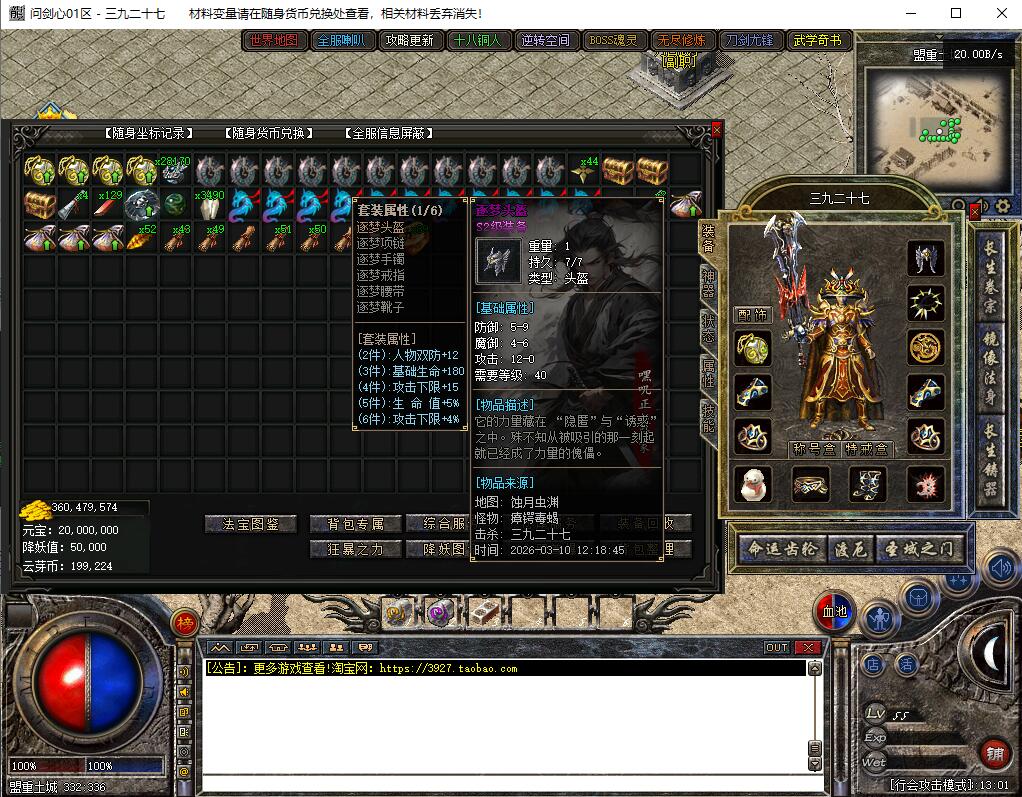Close the character equipment panel
The width and height of the screenshot is (1022, 797).
point(975,212)
